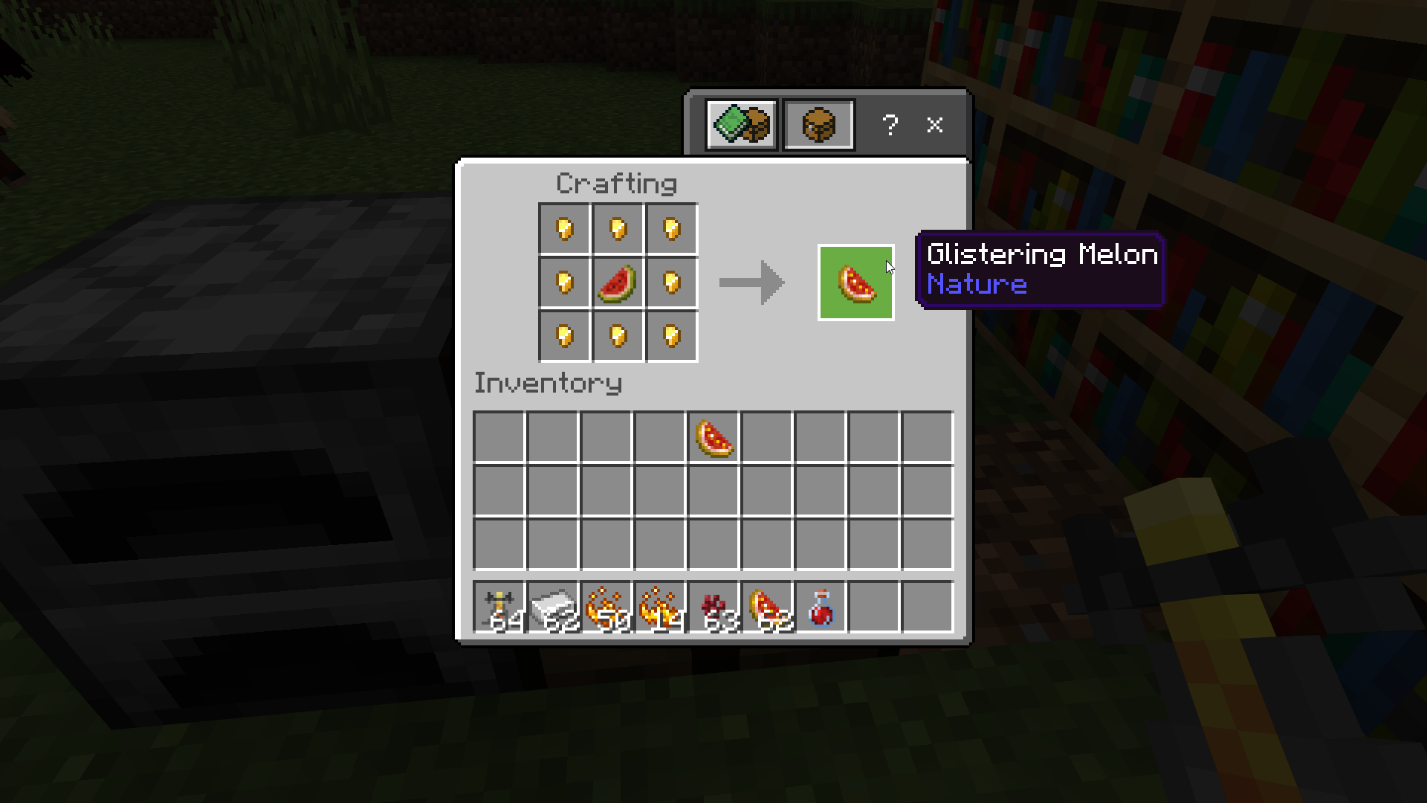Pick up the melon slice in the crafting grid
Image resolution: width=1427 pixels, height=803 pixels.
[x=618, y=283]
